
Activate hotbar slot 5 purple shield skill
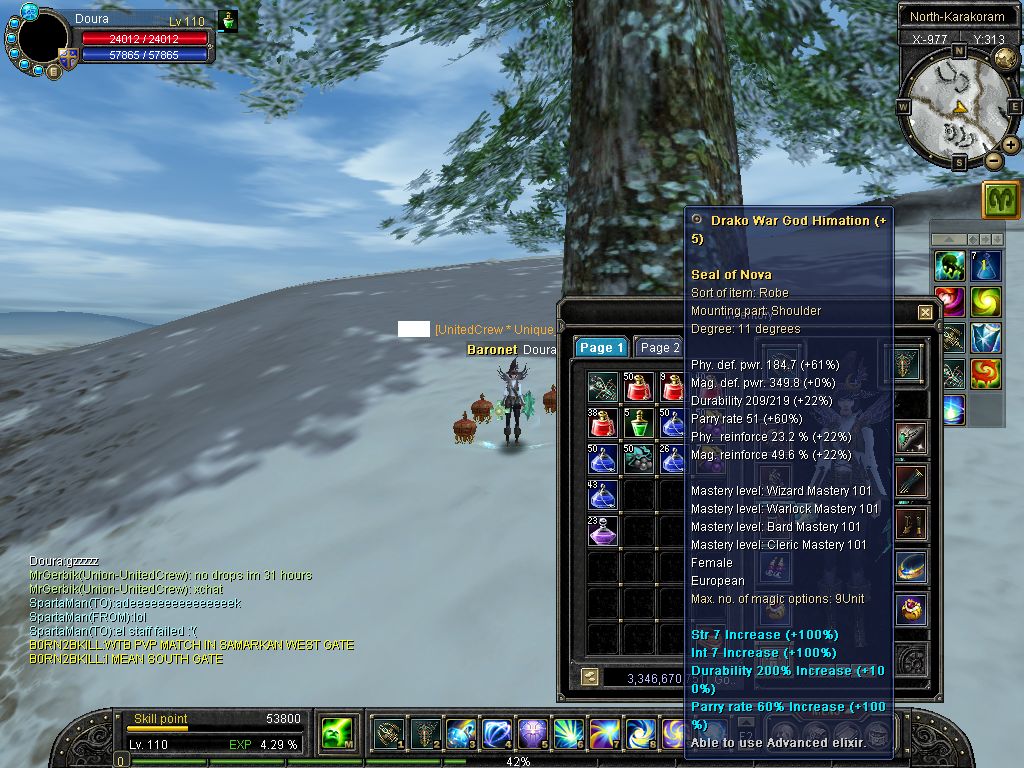tap(530, 735)
